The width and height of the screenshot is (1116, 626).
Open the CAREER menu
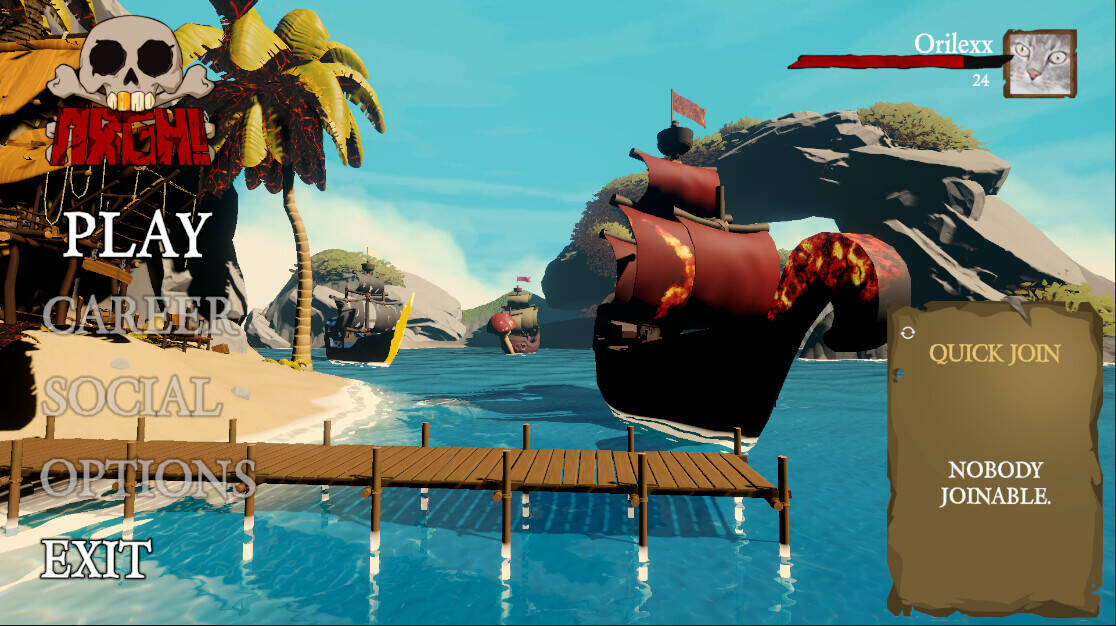pos(137,315)
